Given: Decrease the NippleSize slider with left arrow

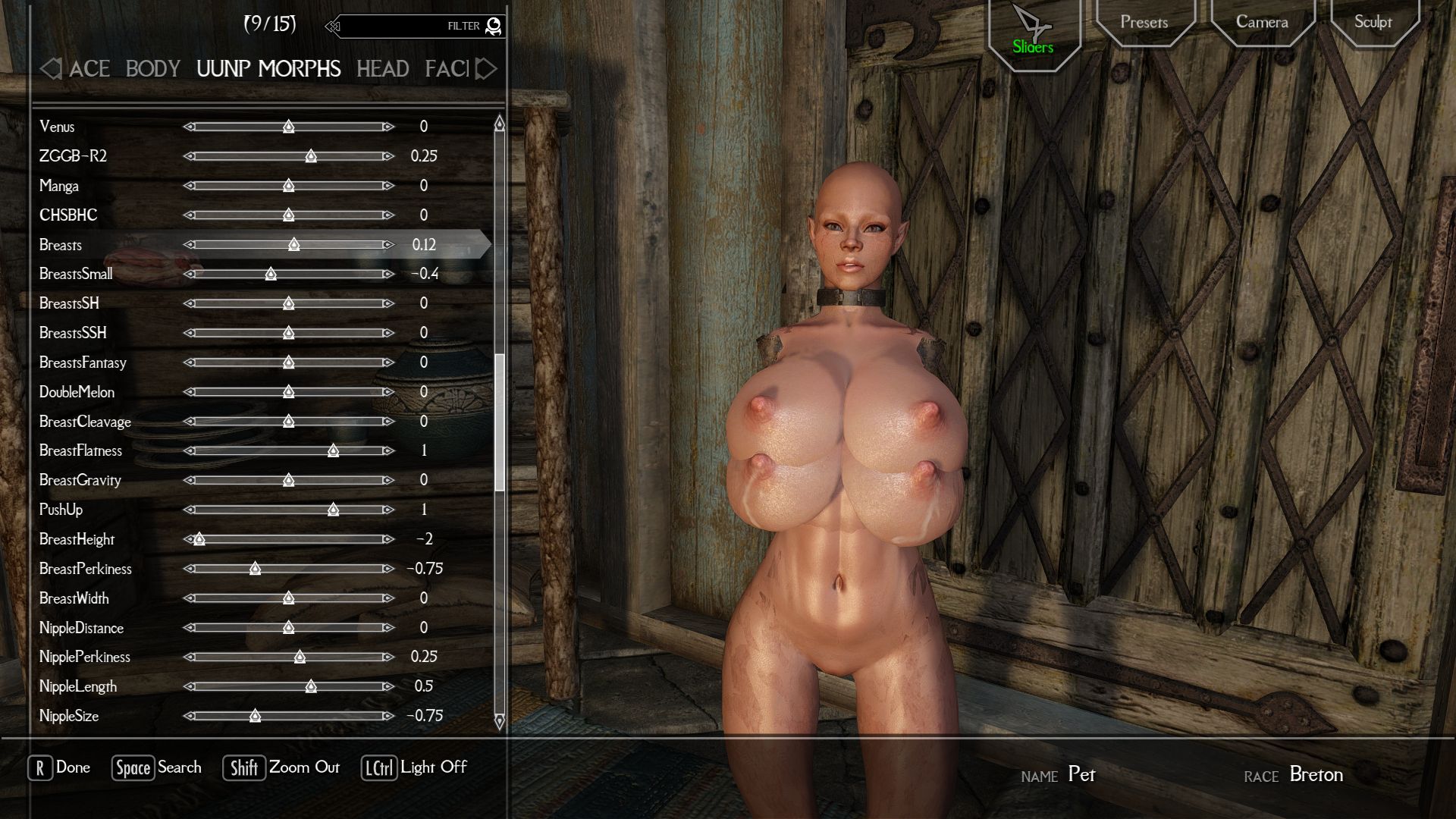Looking at the screenshot, I should coord(189,716).
